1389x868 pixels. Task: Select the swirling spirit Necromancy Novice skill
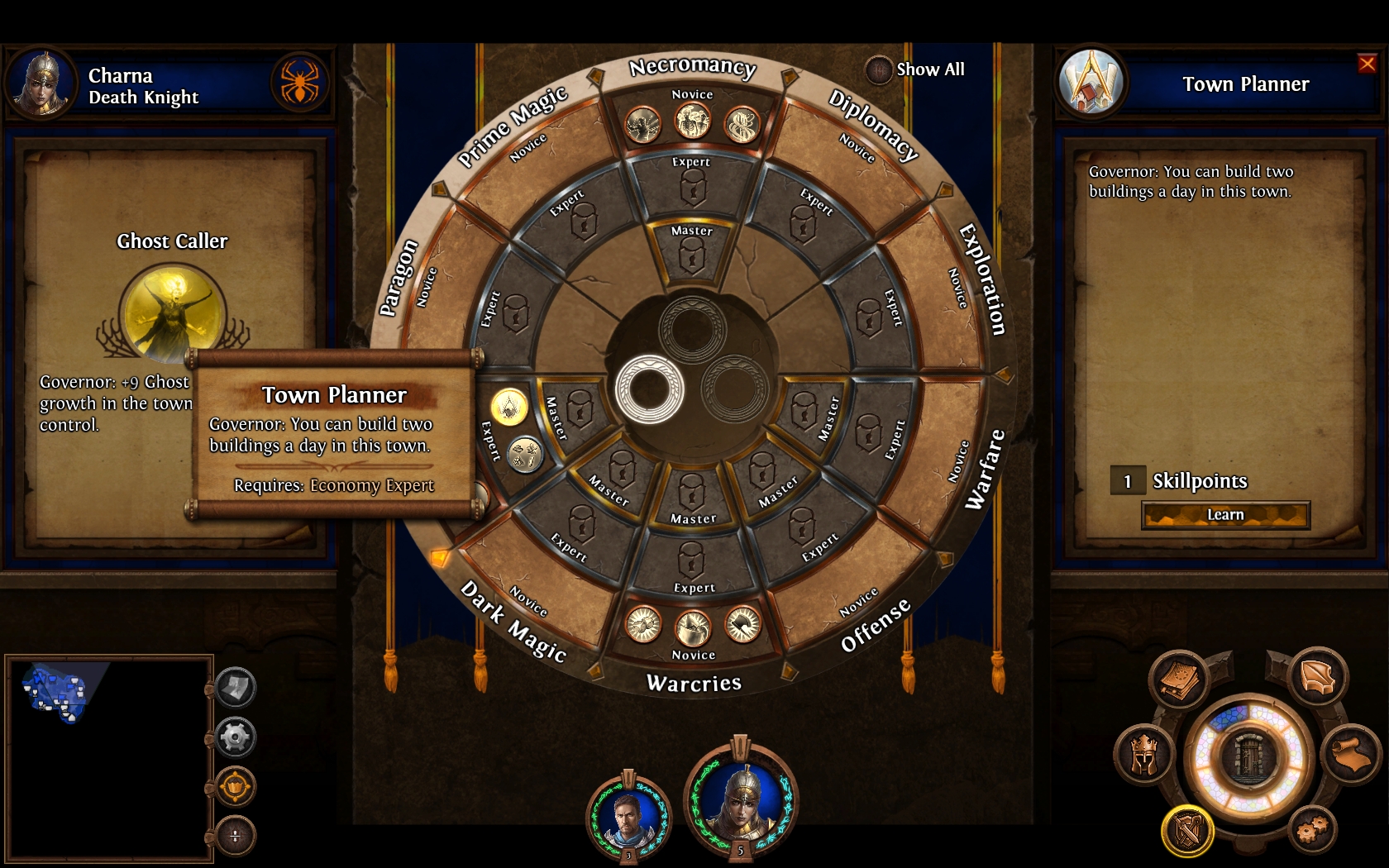click(x=742, y=126)
